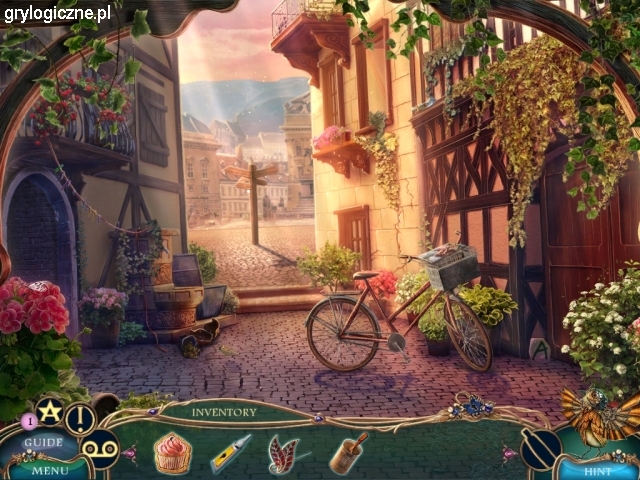Select the red butterfly brooch item
This screenshot has width=640, height=480.
(x=283, y=453)
